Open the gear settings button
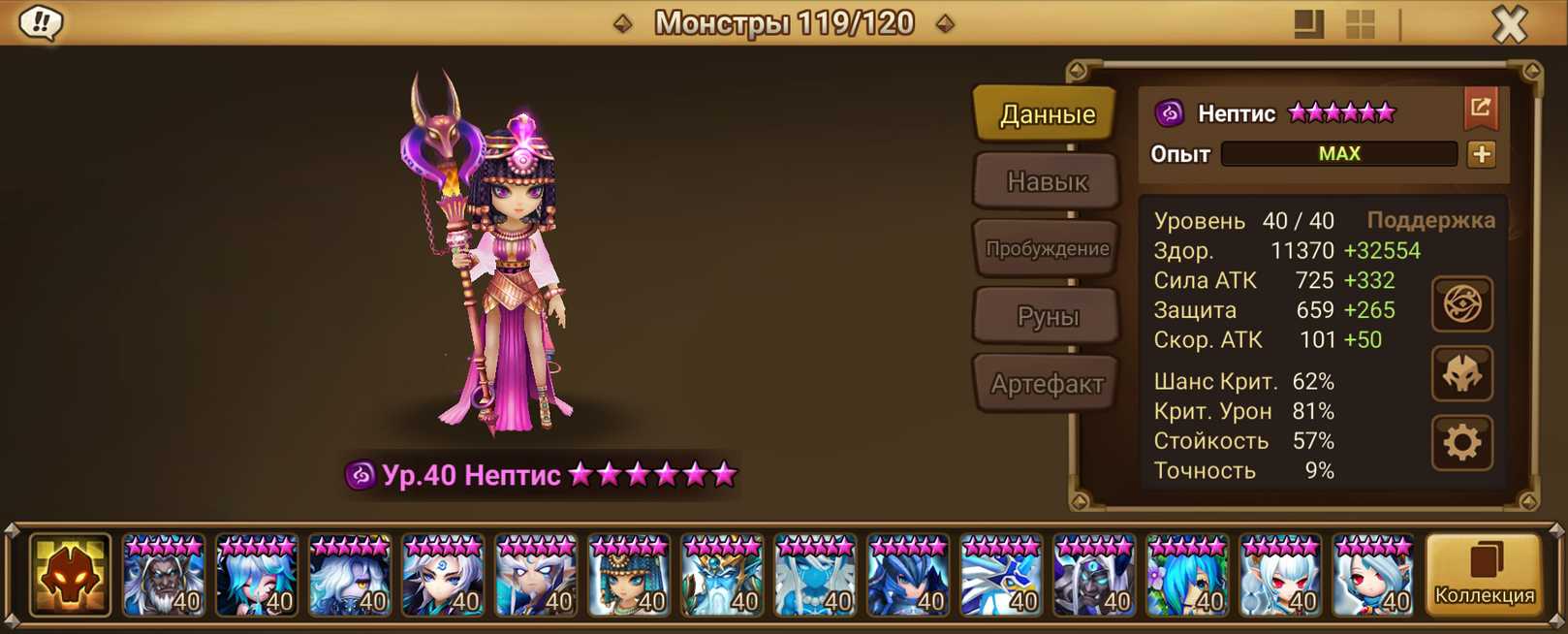The height and width of the screenshot is (634, 1568). point(1461,443)
